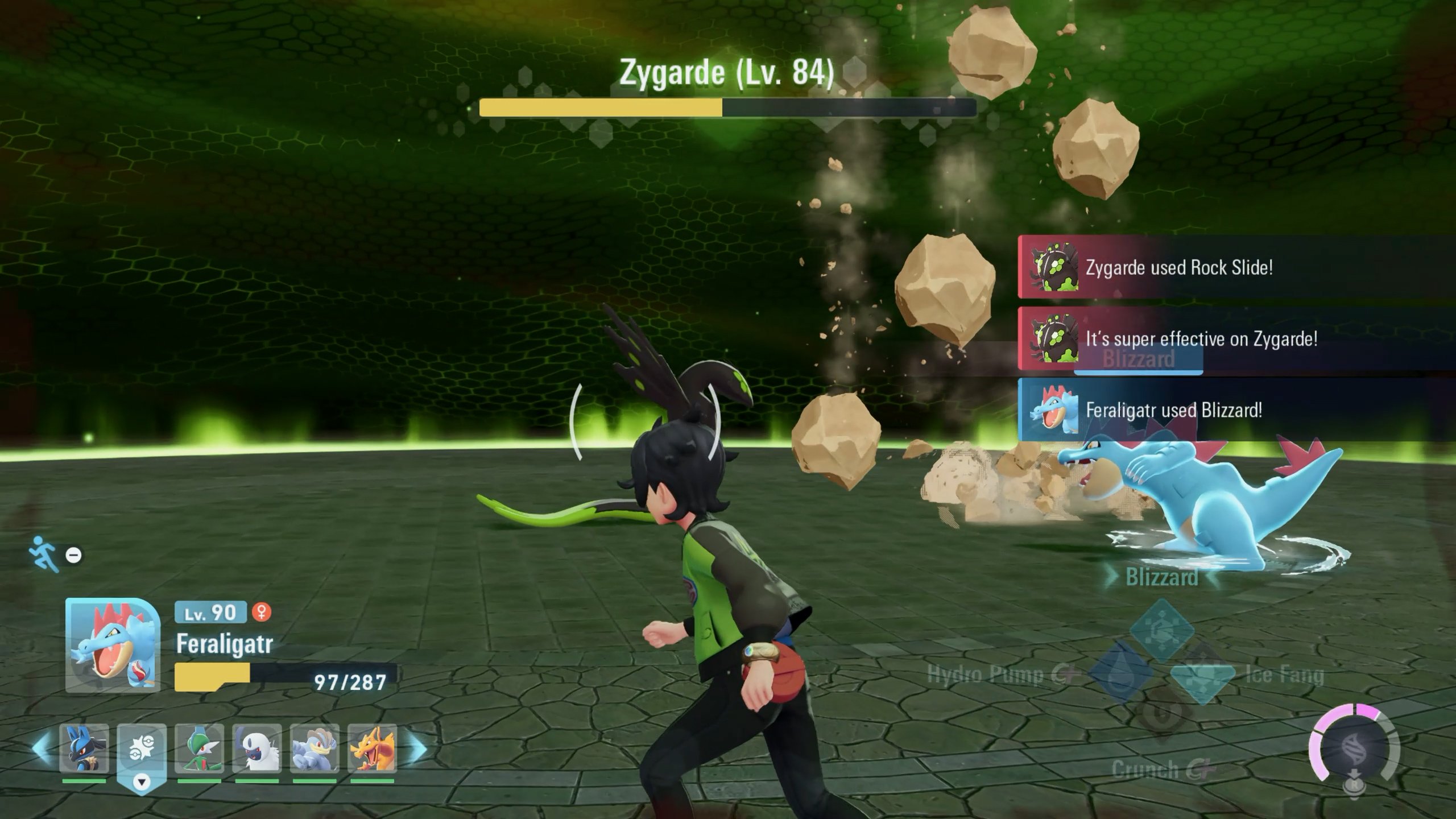
Task: Activate the Hydro Pump water-drop move
Action: click(x=1119, y=675)
